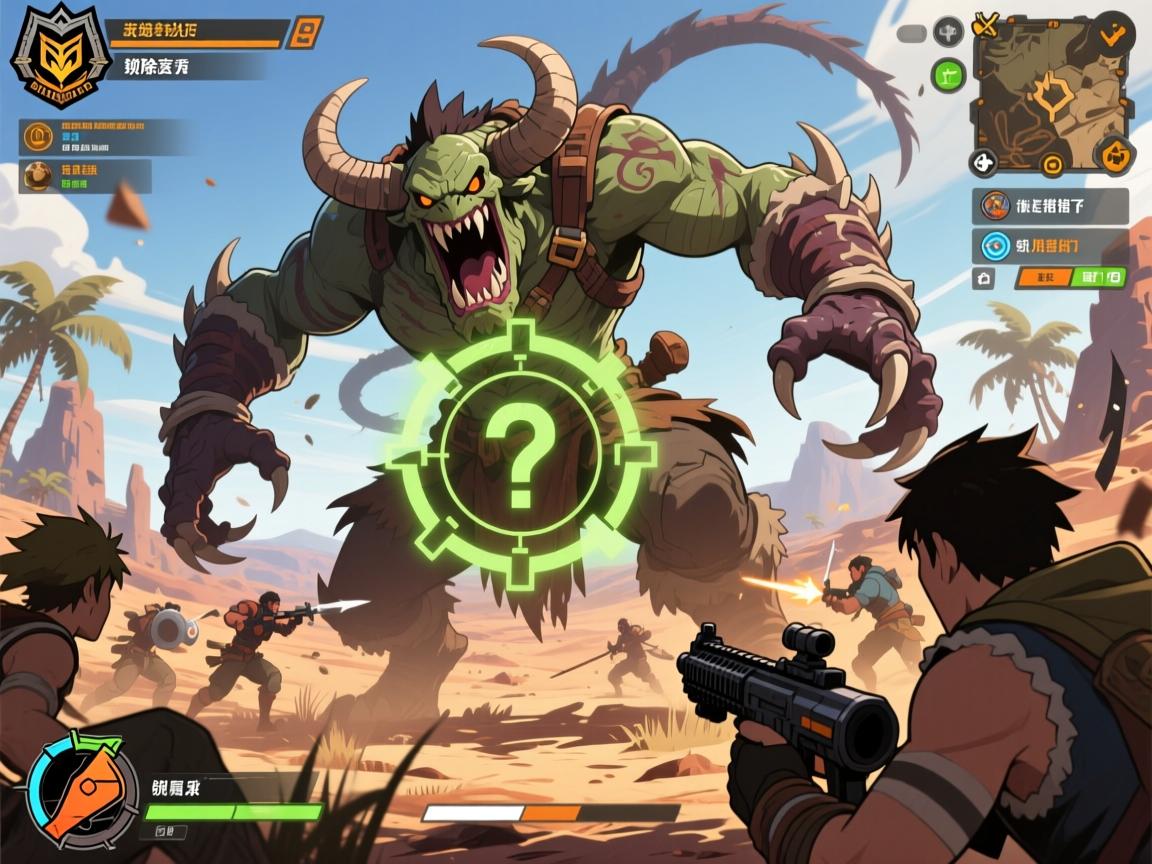The image size is (1152, 864).
Task: Select the list row with the blue target icon
Action: (1050, 246)
